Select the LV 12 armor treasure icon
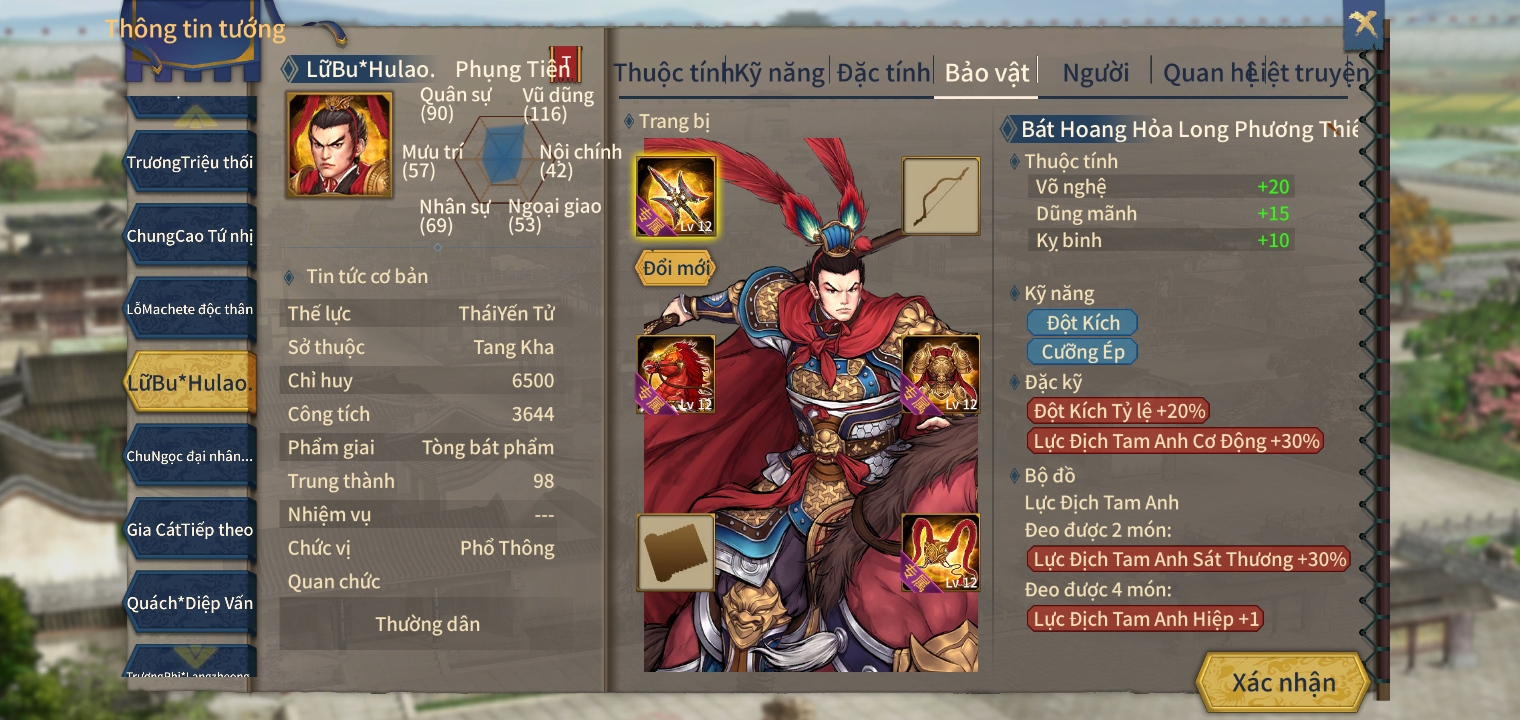1520x720 pixels. tap(941, 551)
